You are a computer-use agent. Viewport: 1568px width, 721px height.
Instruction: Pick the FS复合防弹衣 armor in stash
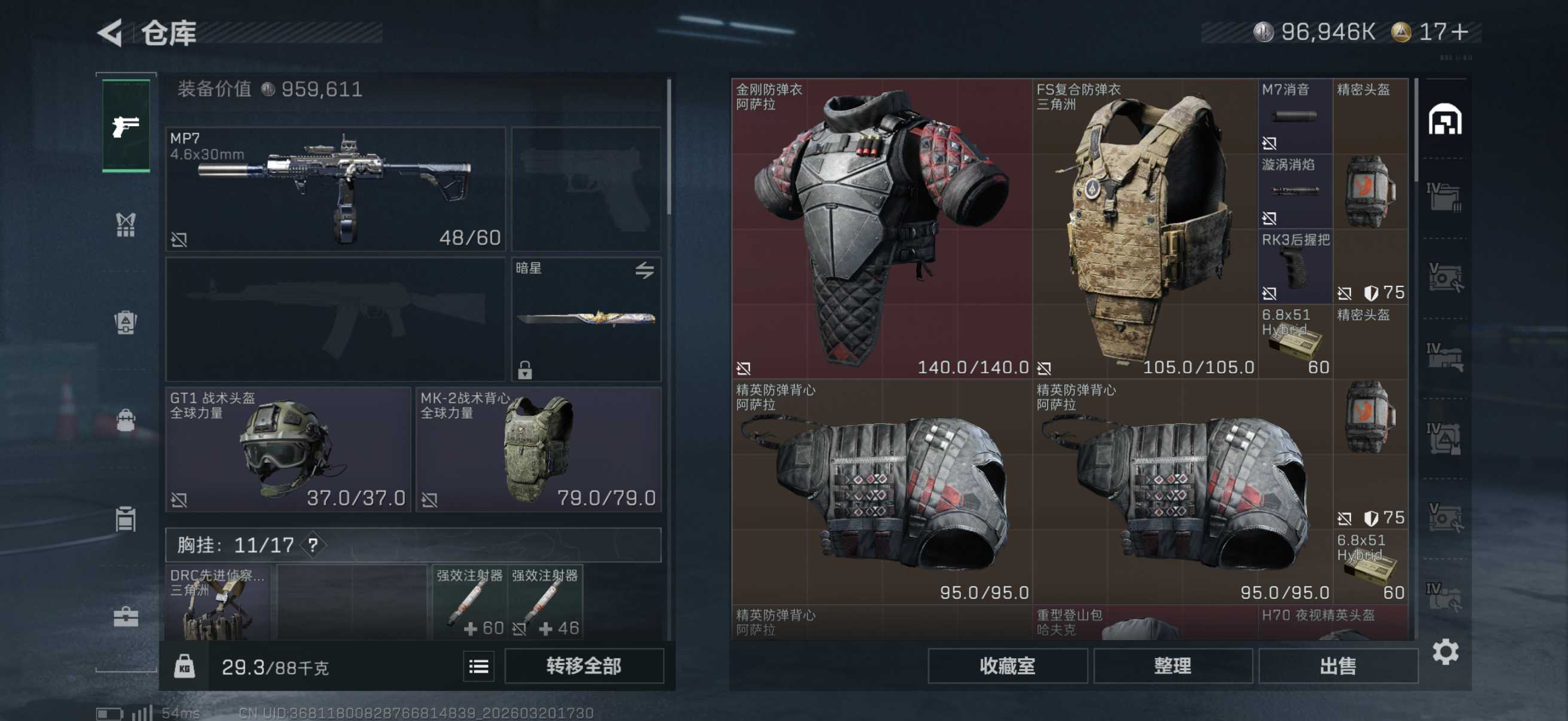click(1145, 228)
